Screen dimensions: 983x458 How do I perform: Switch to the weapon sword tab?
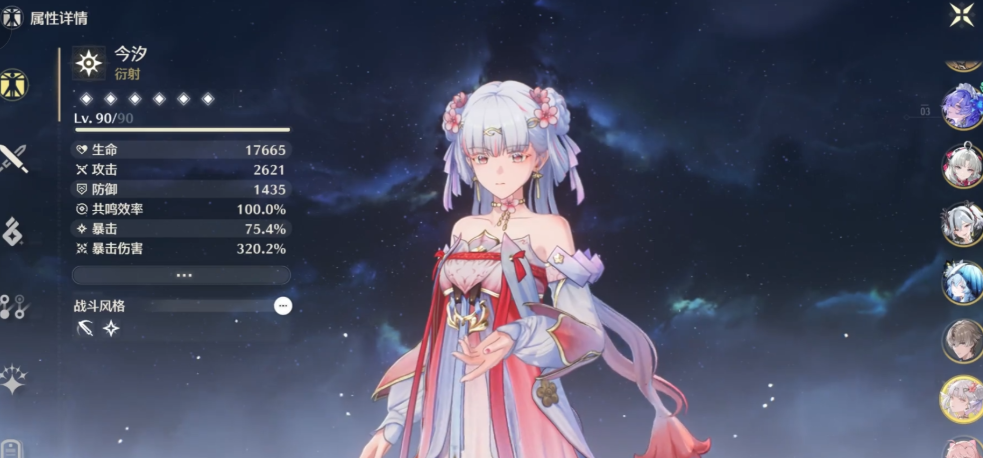point(14,159)
